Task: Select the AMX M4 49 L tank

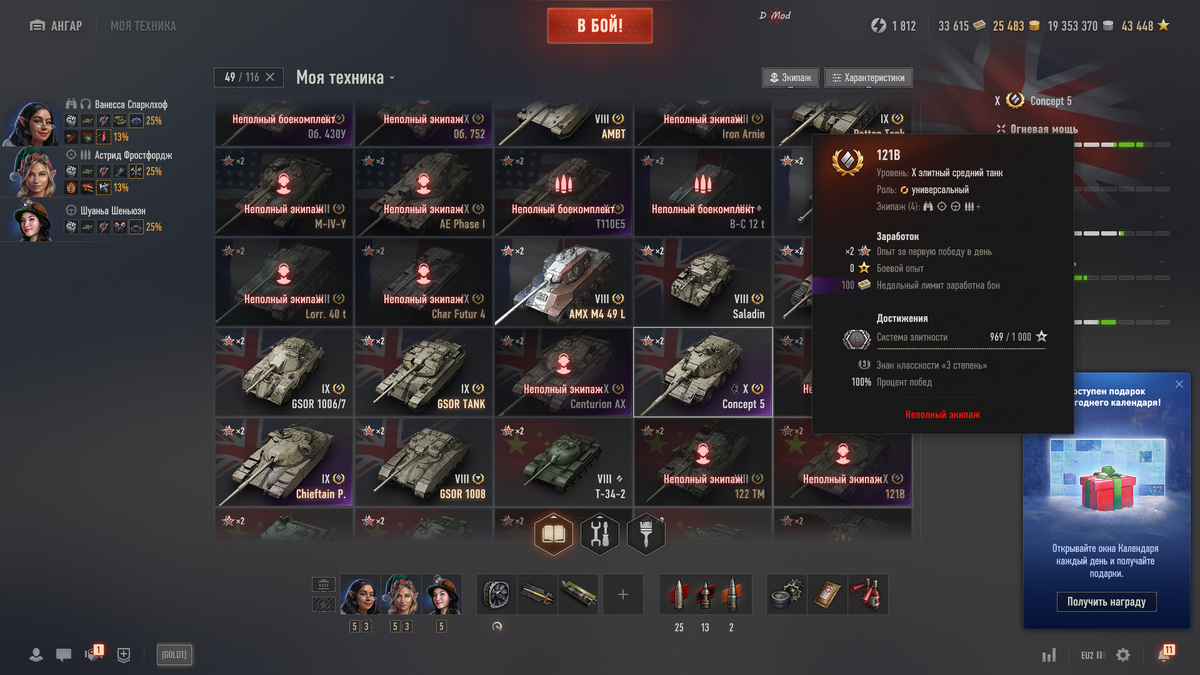Action: (563, 282)
